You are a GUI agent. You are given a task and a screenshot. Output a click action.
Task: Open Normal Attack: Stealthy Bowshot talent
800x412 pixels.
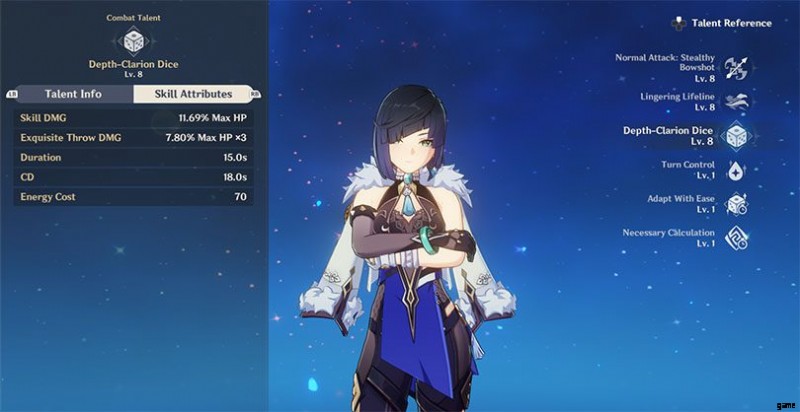tap(735, 67)
